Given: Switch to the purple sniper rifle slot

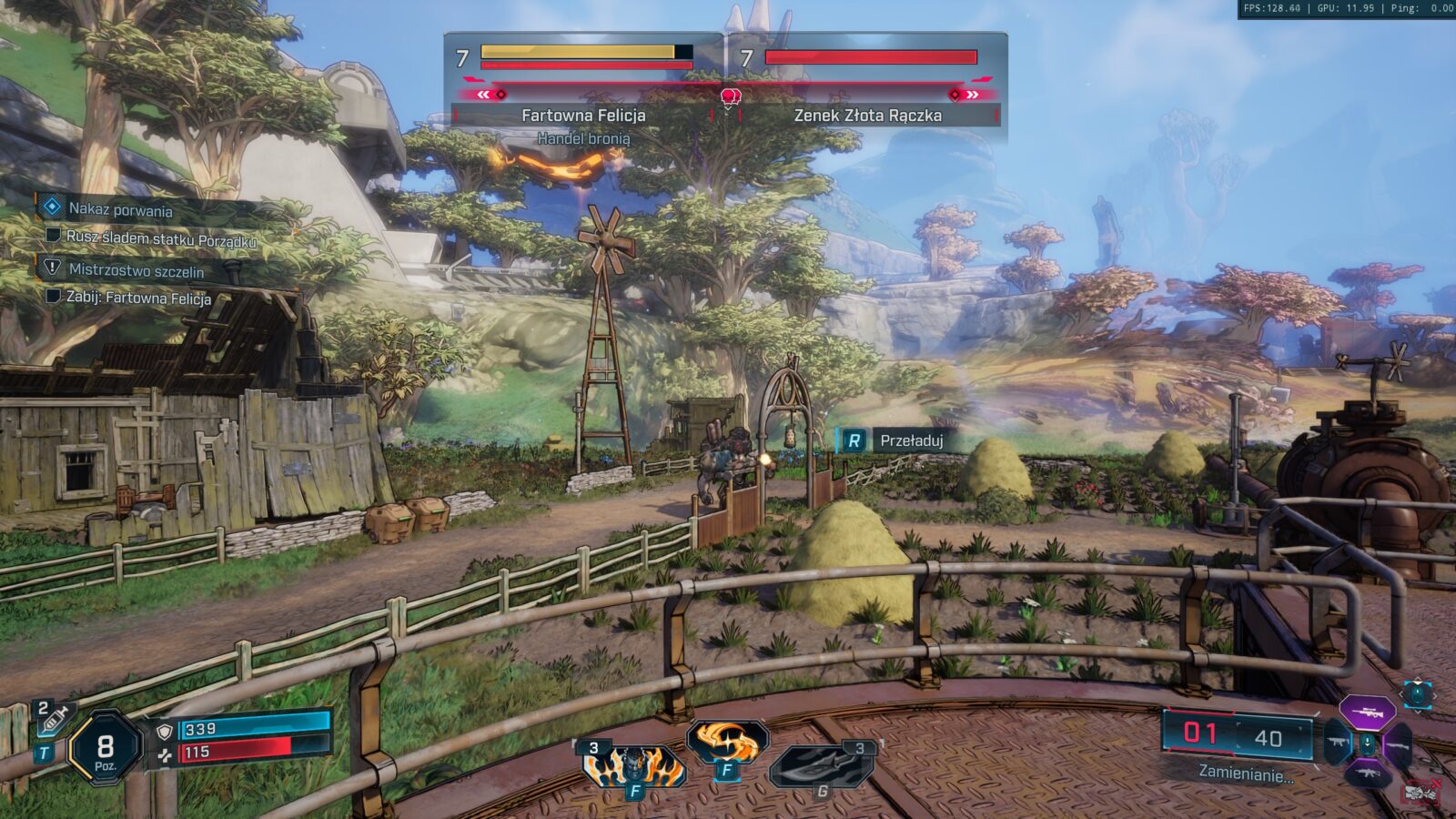Looking at the screenshot, I should pos(1368,713).
